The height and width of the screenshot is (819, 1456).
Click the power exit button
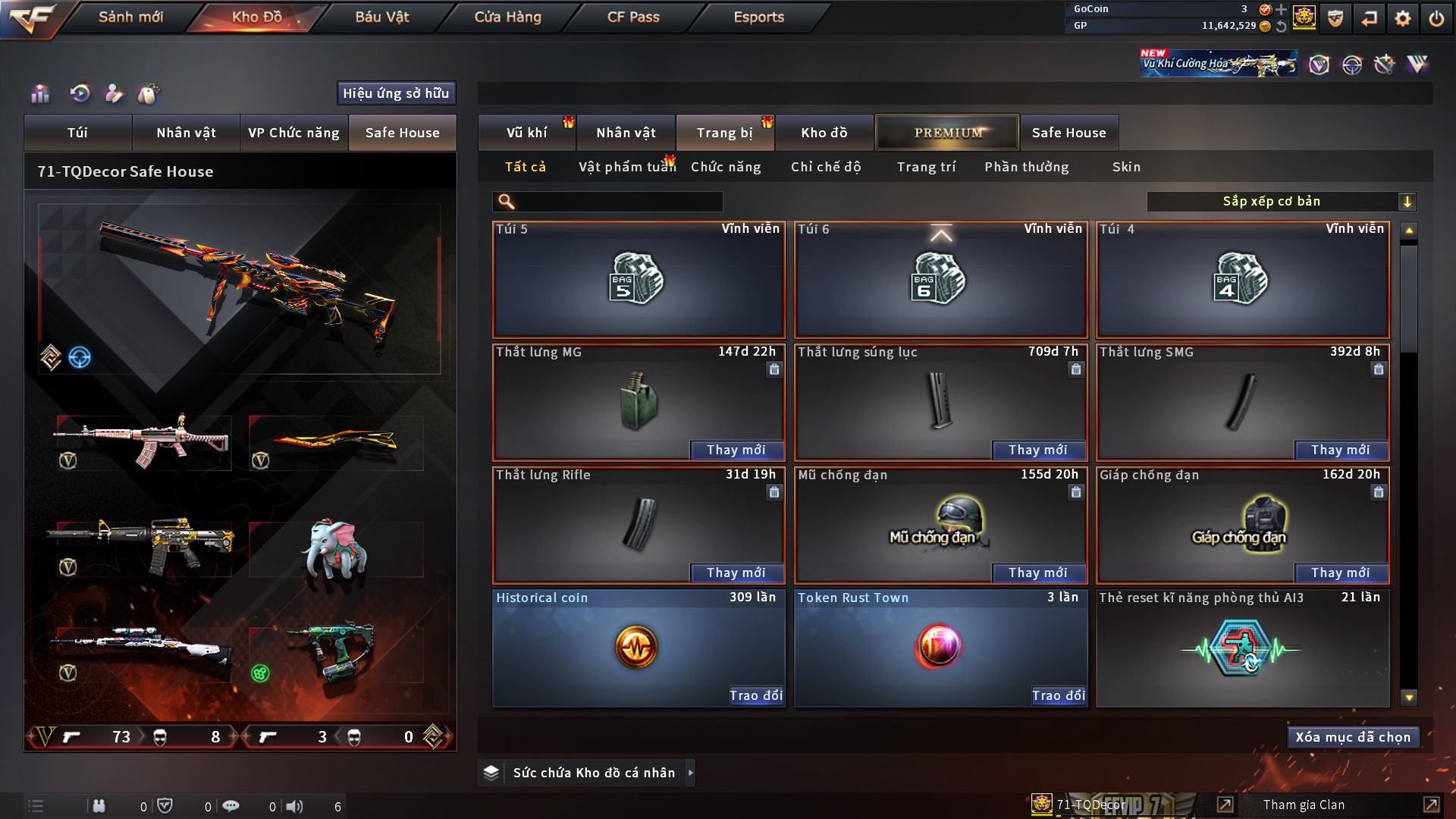1436,18
